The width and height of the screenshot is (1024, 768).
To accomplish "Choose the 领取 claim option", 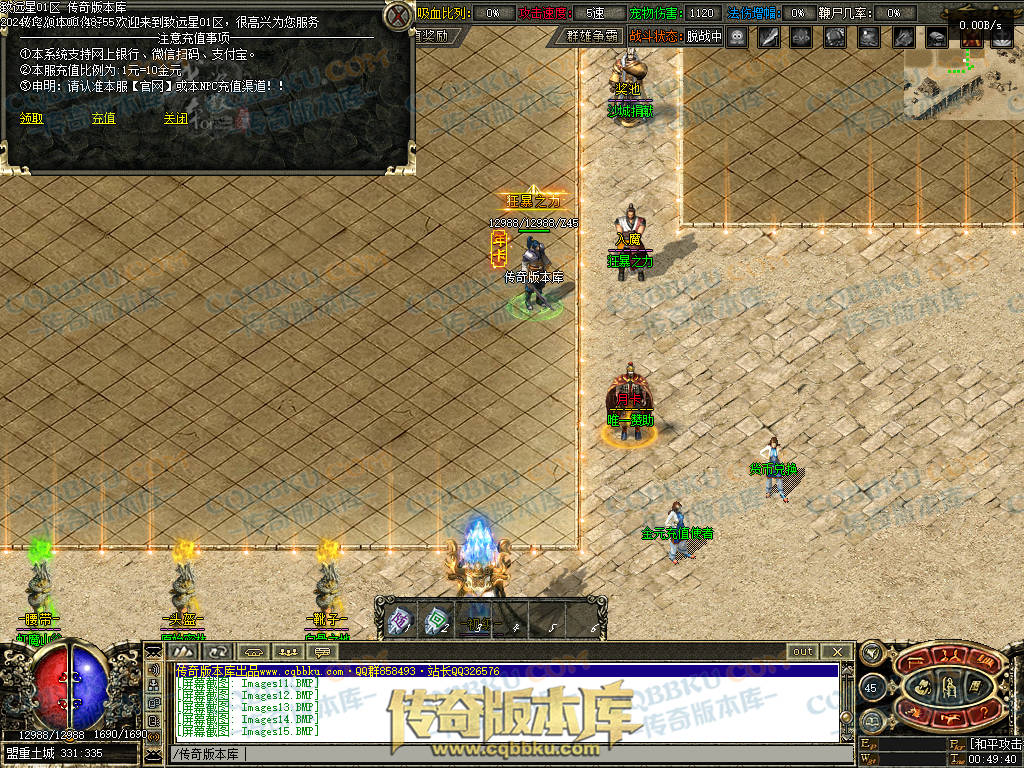I will [x=32, y=118].
